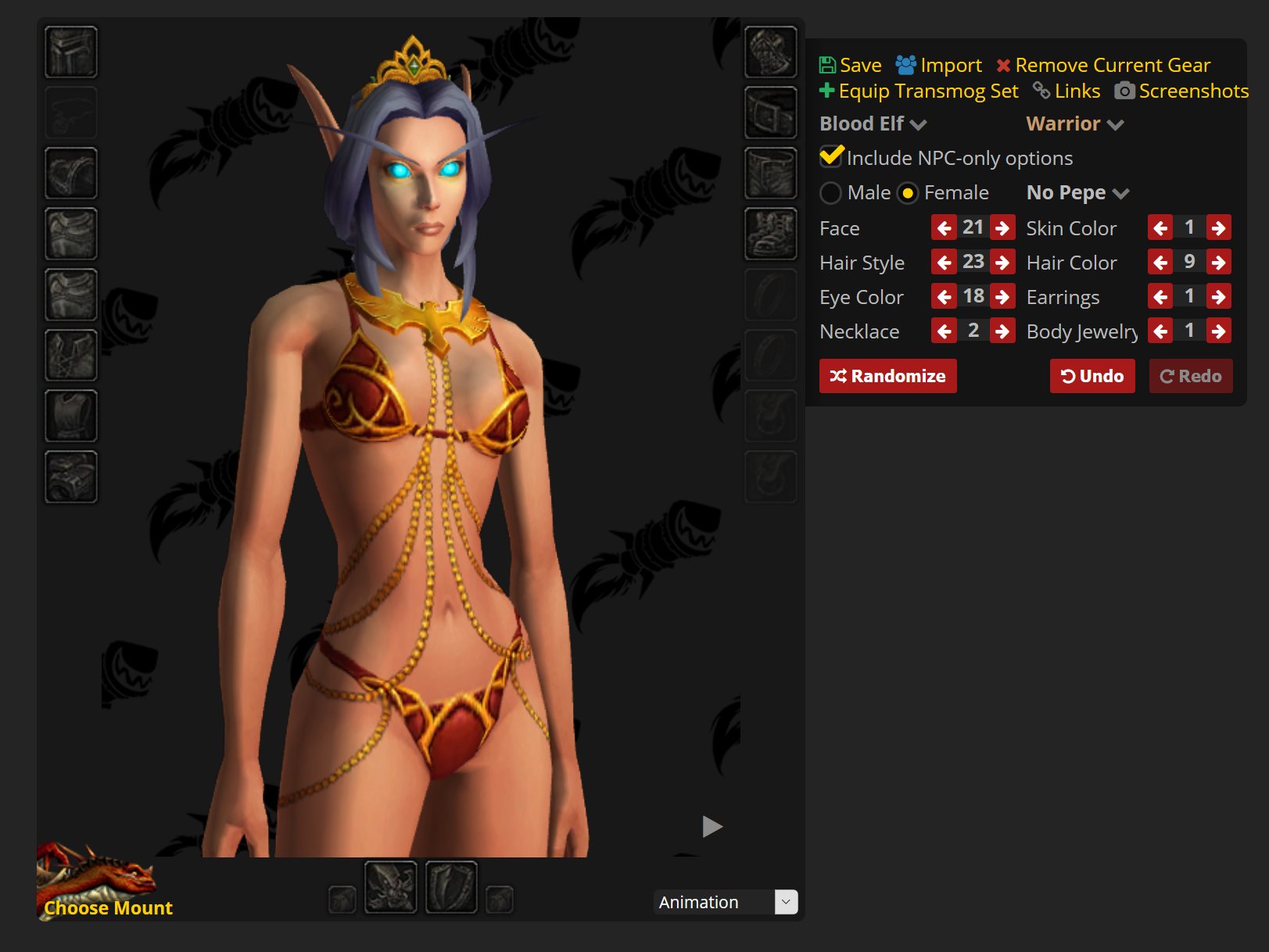
Task: Select the Female radio button
Action: [908, 192]
